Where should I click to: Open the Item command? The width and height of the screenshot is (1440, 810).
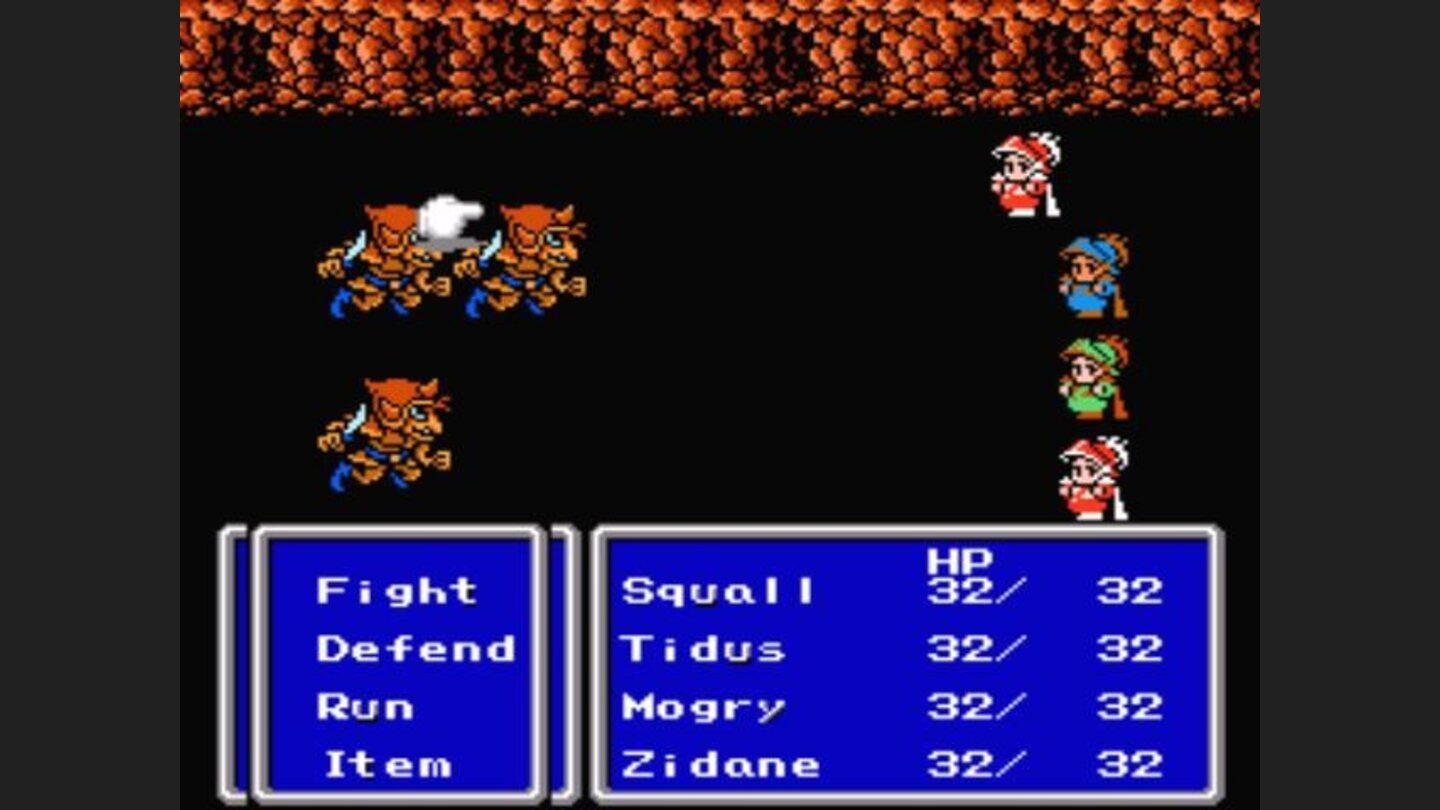(x=390, y=765)
